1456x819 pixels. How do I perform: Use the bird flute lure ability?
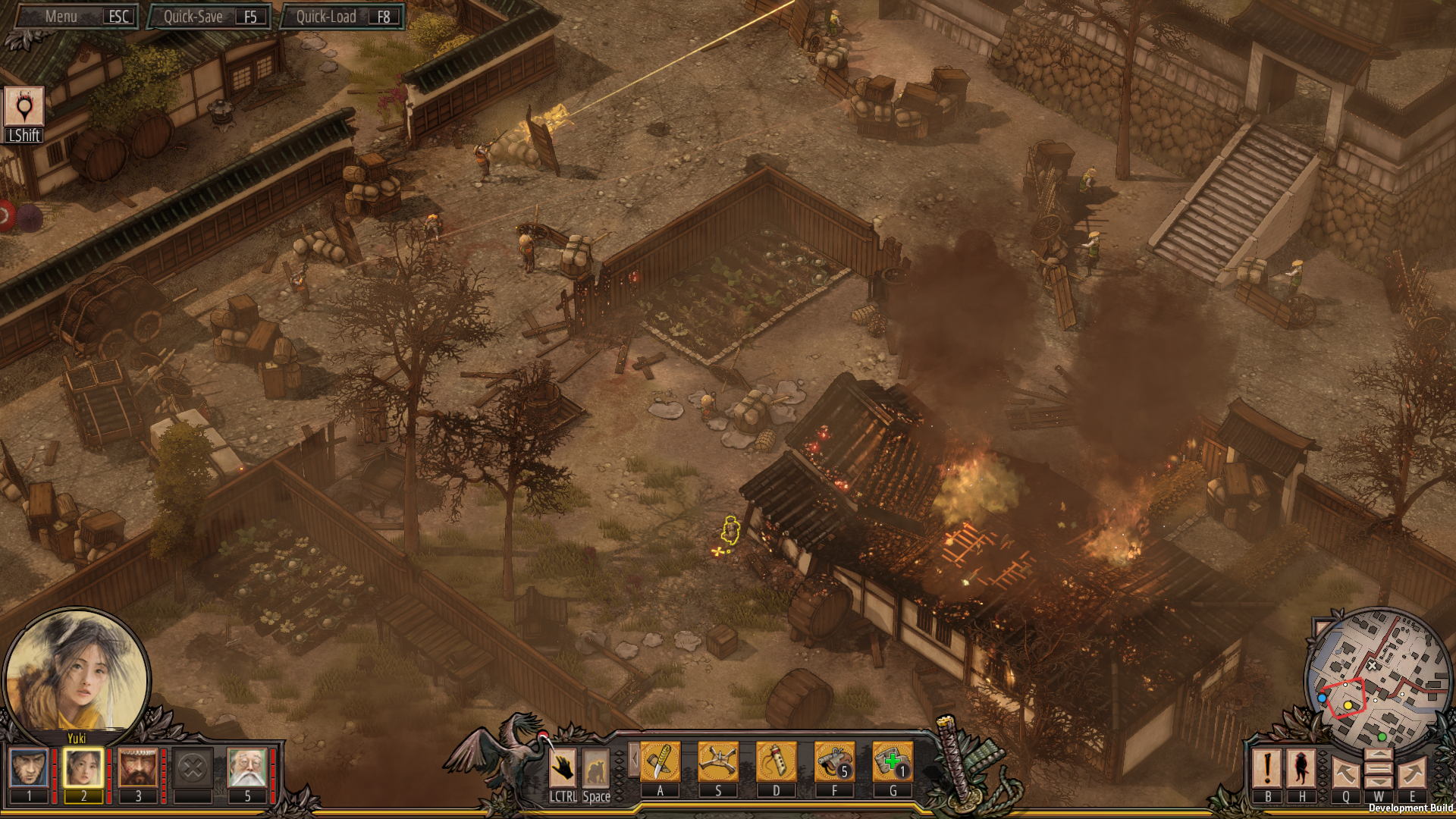coord(776,761)
